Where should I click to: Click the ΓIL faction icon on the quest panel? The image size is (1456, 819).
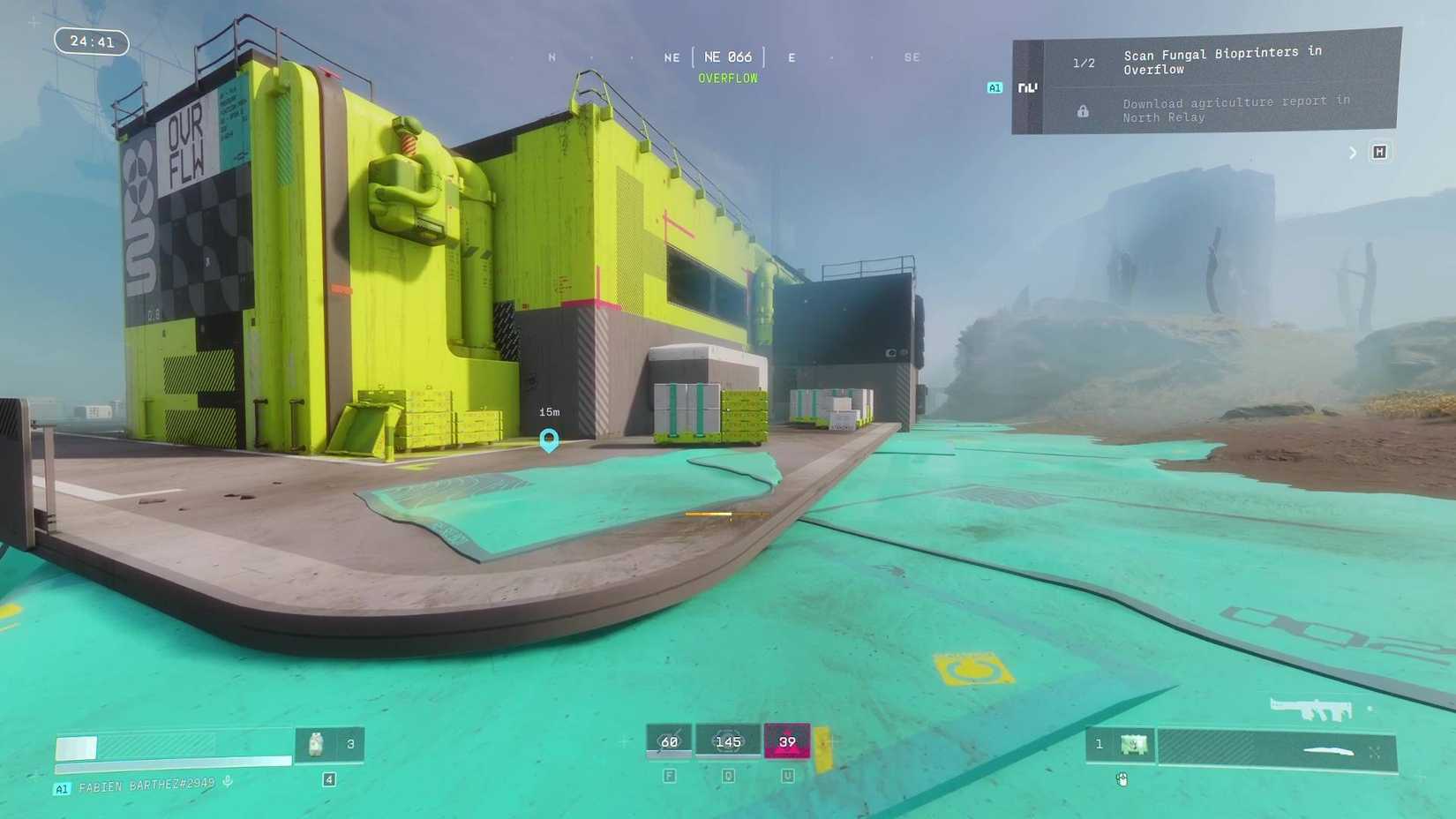tap(1026, 86)
